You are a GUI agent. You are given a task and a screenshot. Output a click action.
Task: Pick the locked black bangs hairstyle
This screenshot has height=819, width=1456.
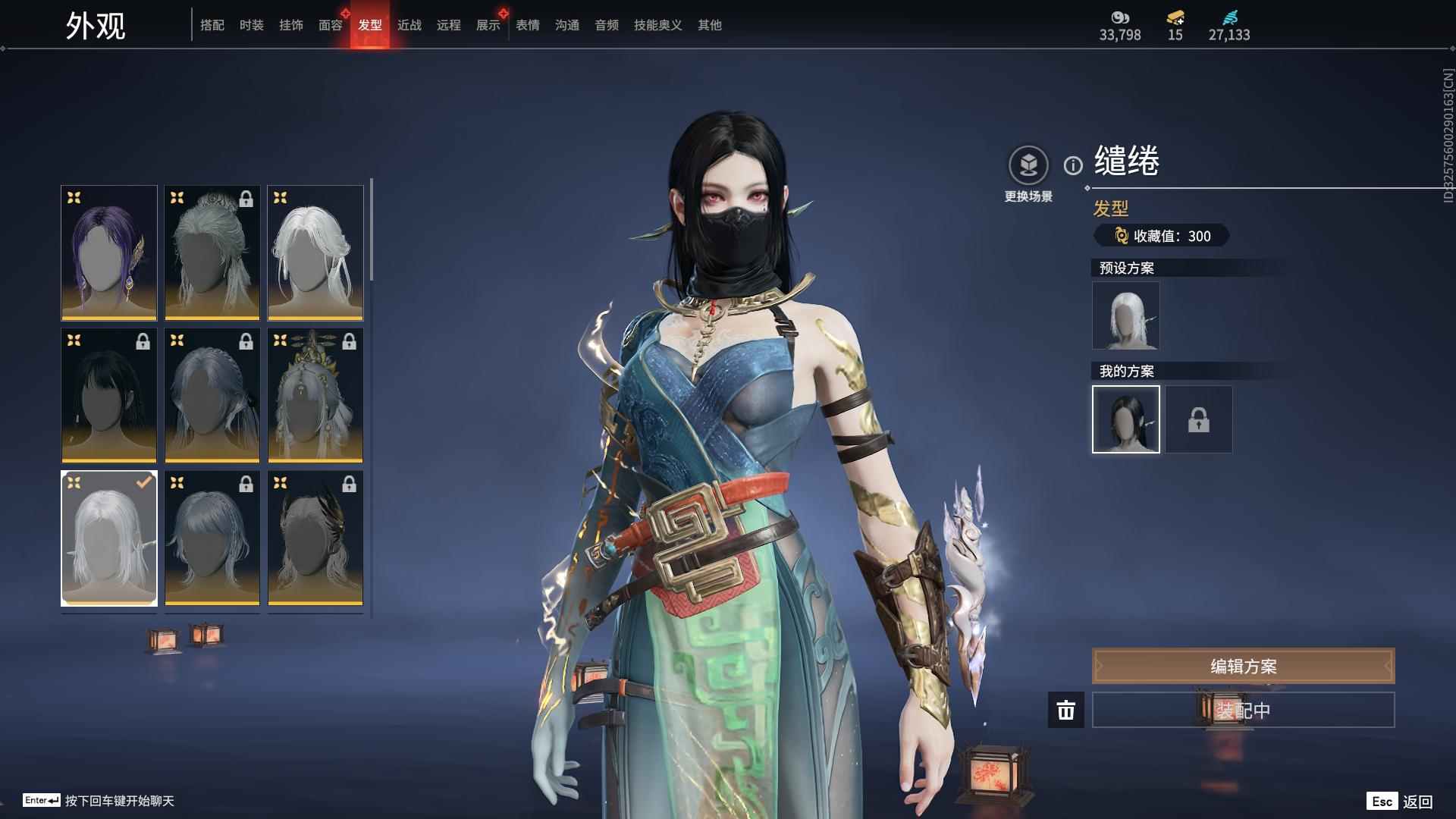(109, 395)
